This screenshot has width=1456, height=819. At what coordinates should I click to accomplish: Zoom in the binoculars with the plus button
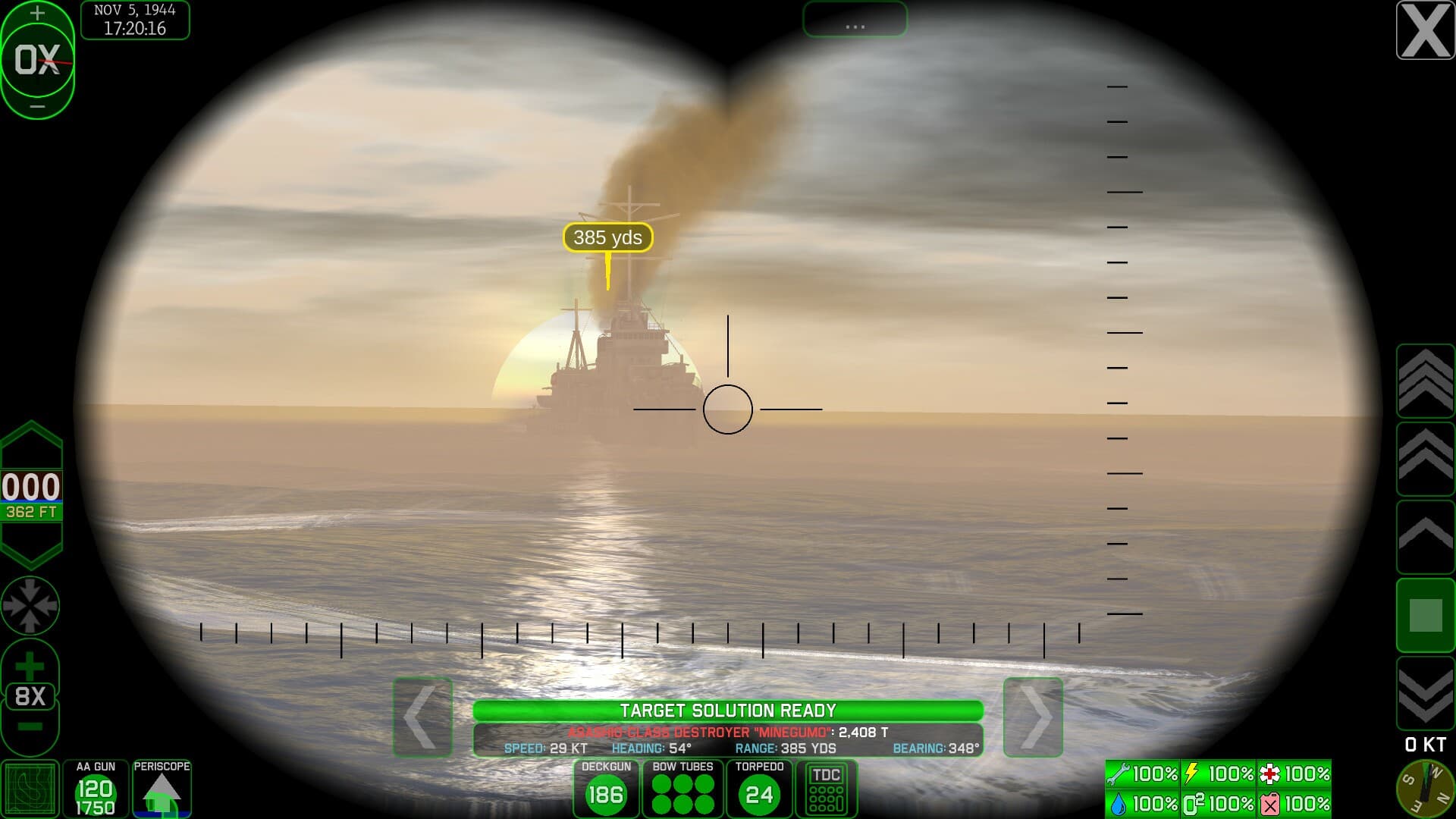tap(30, 666)
